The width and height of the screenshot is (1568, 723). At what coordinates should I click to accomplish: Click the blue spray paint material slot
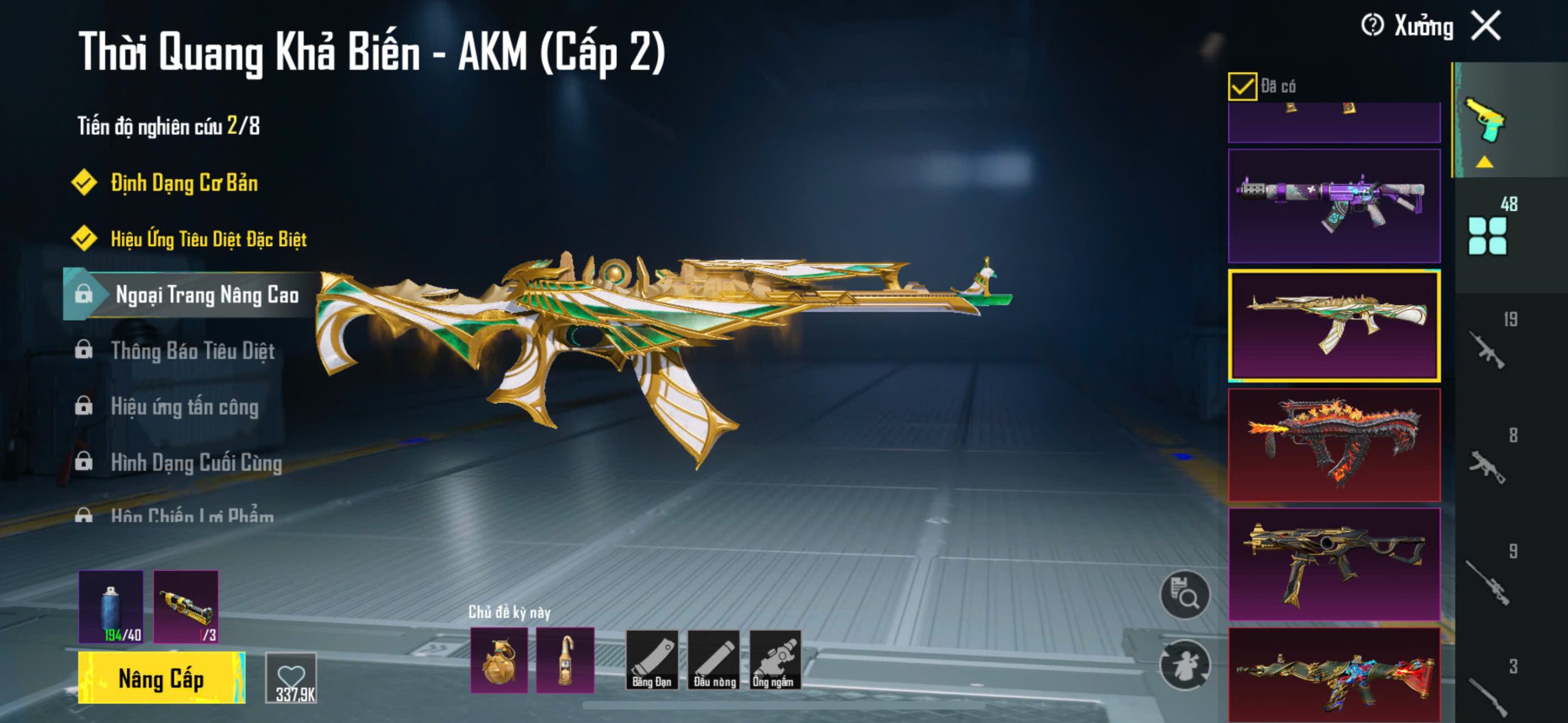coord(111,607)
